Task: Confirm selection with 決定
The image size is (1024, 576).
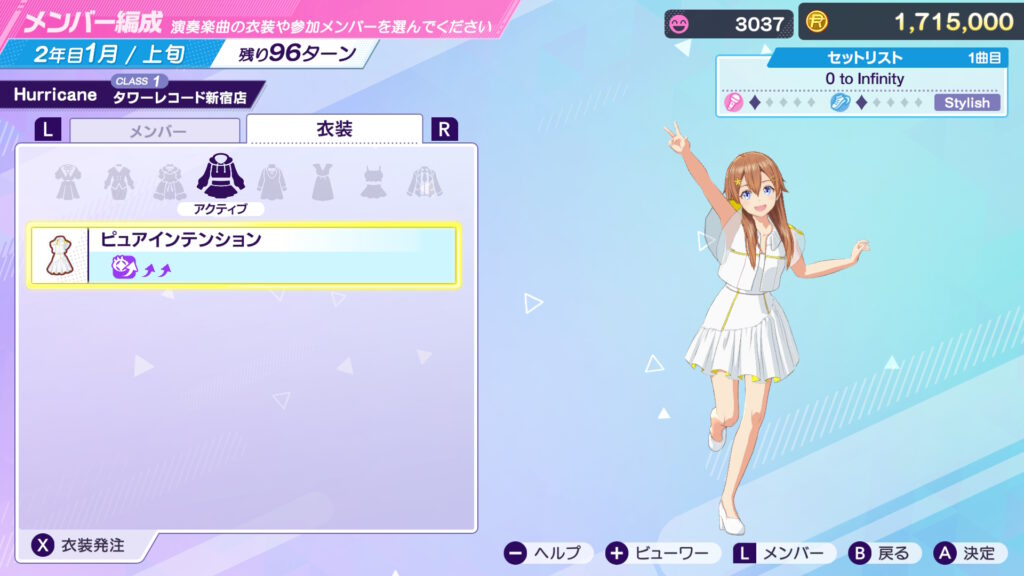Action: pos(966,553)
